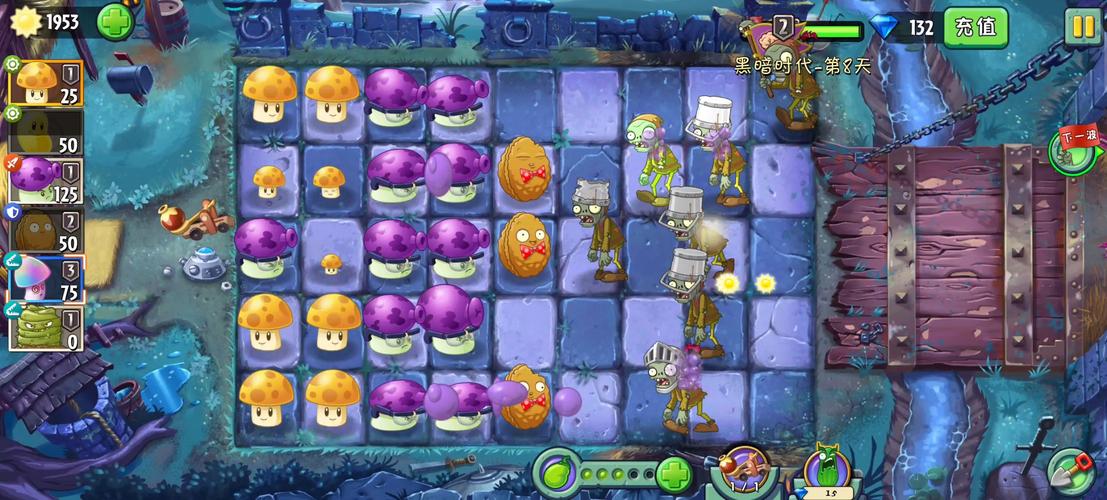Buy more plant food with the plus button
This screenshot has height=500, width=1107.
[x=675, y=473]
